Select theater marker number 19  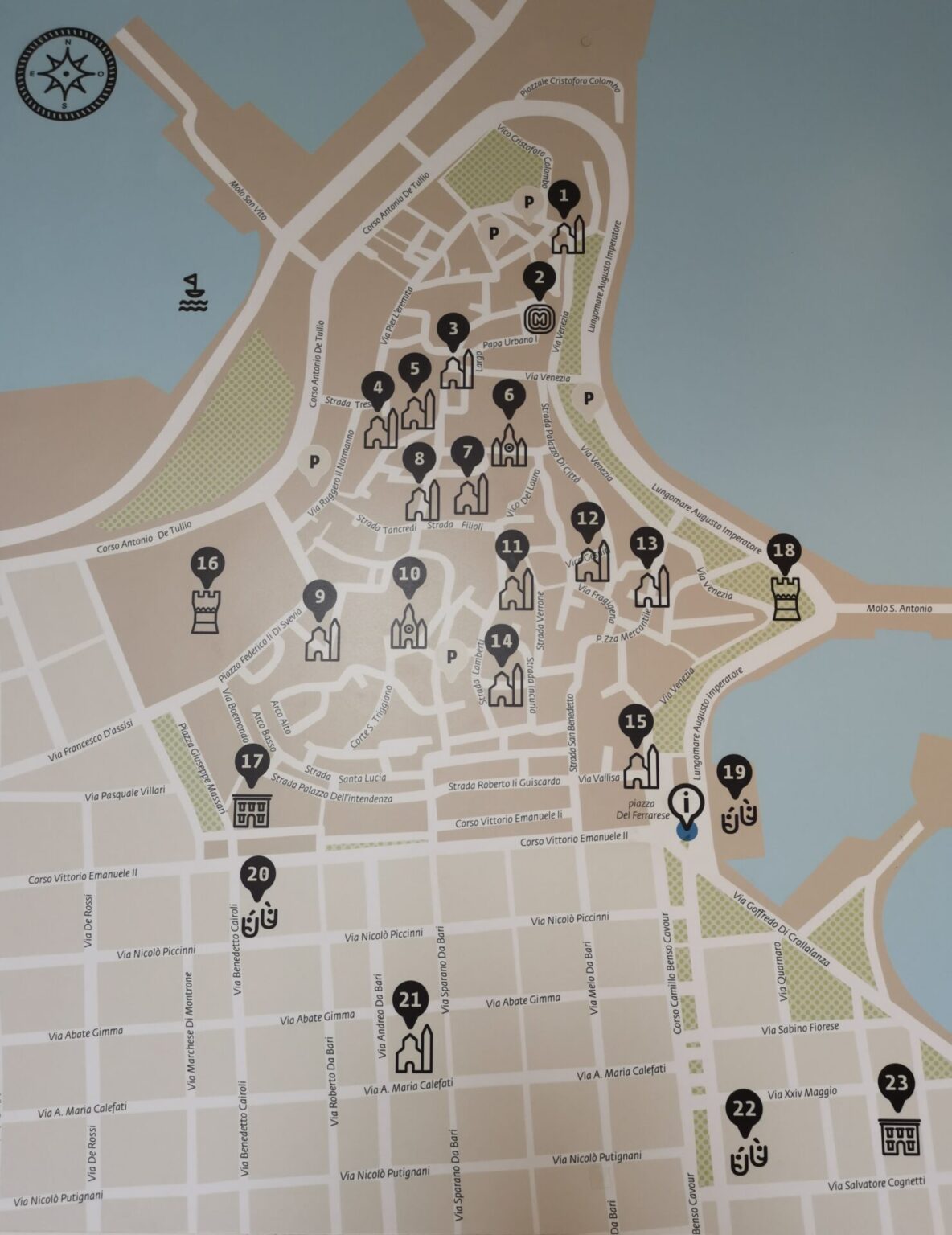tap(734, 774)
